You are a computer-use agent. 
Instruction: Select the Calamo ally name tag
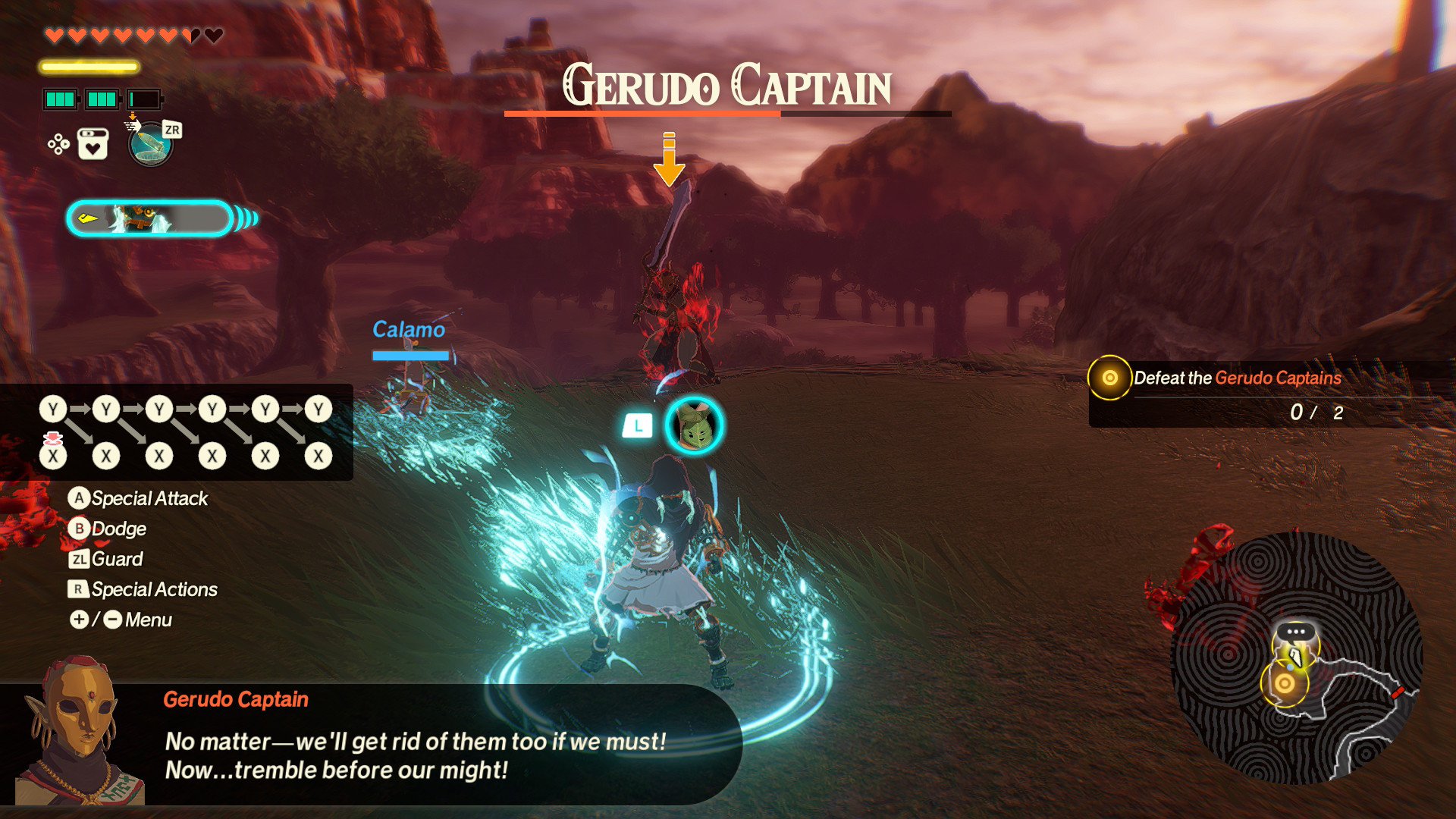pos(409,330)
